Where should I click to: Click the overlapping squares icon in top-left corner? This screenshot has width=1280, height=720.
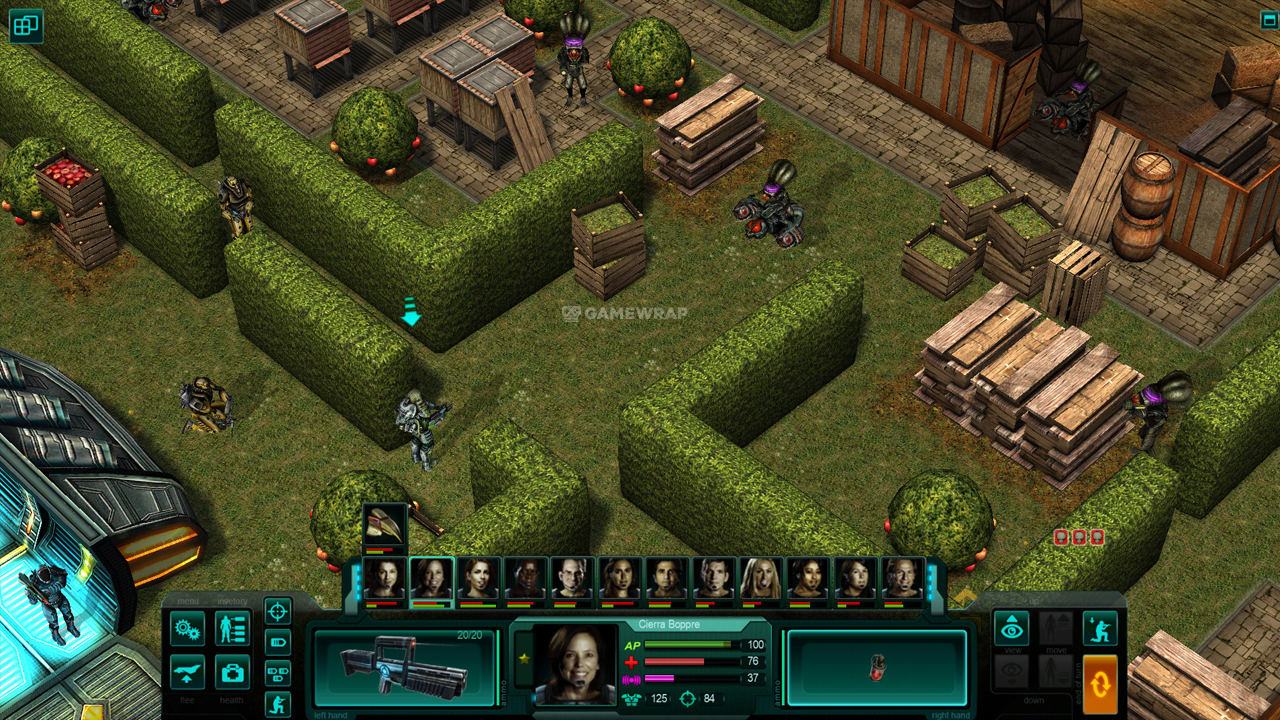pos(26,26)
